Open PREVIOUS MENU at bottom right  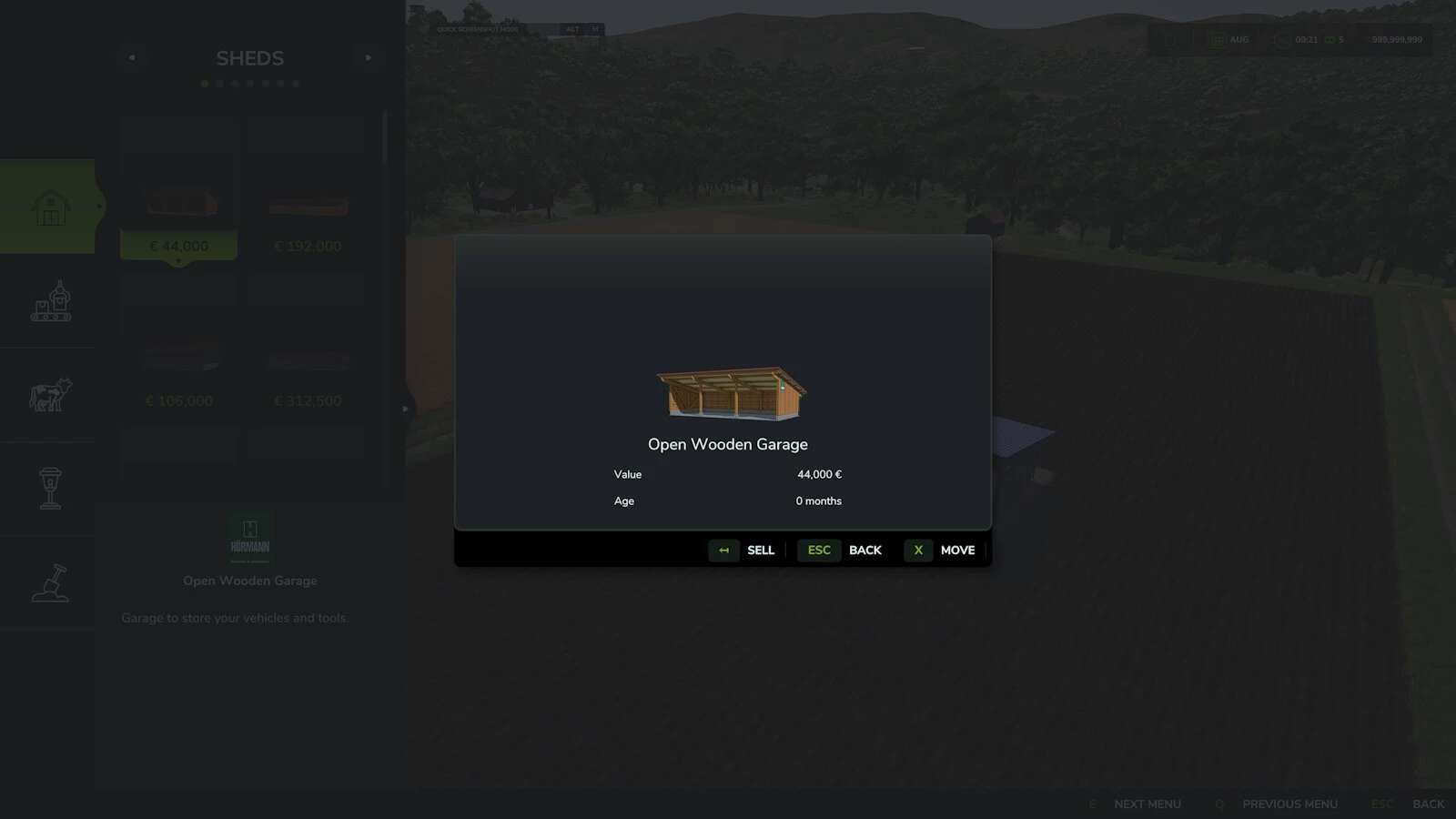pyautogui.click(x=1289, y=804)
